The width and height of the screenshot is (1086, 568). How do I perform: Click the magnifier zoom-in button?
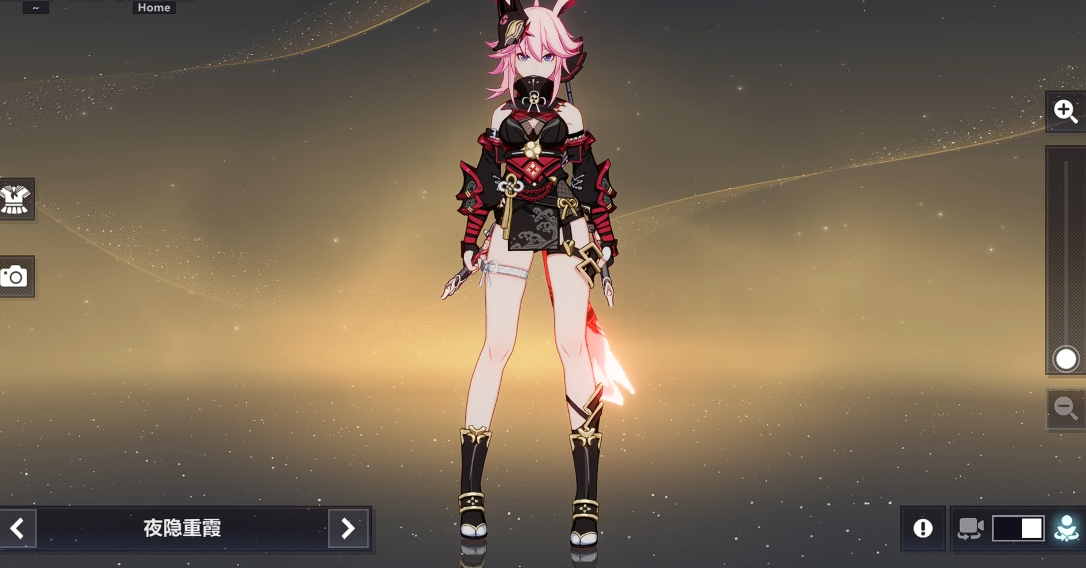coord(1066,111)
